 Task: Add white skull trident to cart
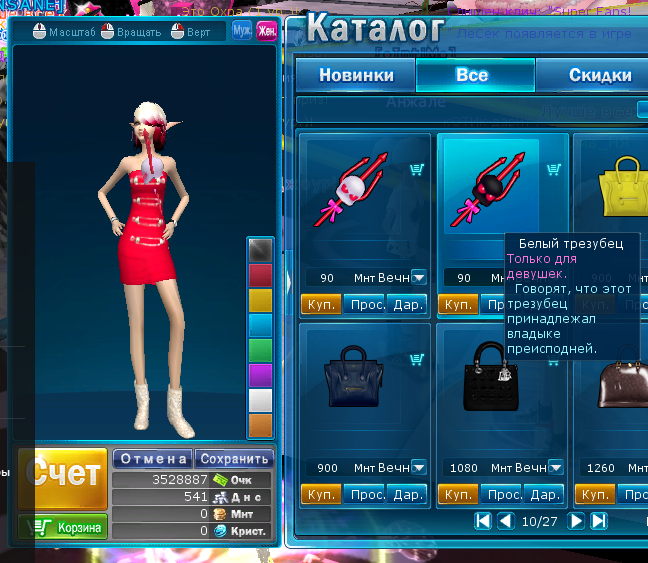pos(417,171)
